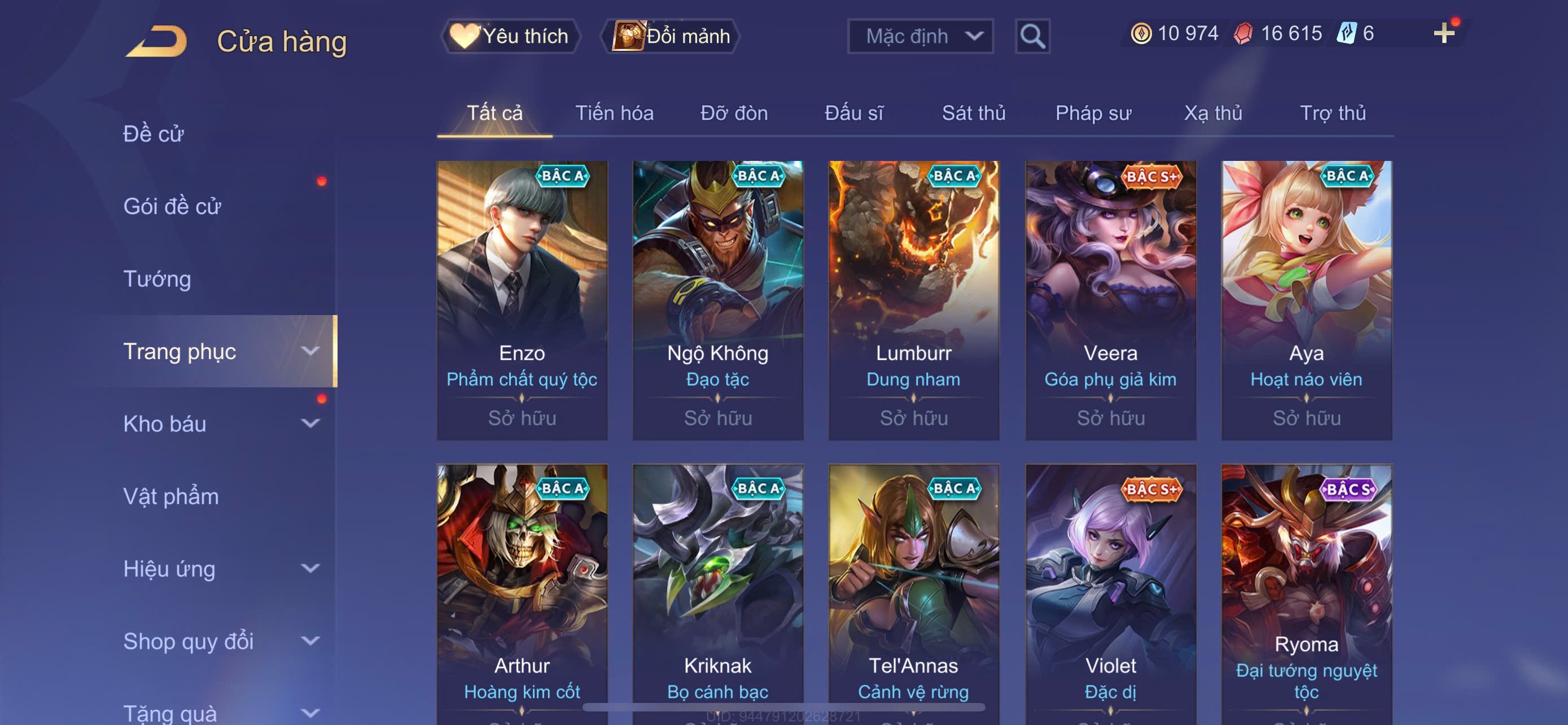
Task: Pick the Ryoma Đại tướng nguyệt tộc skin
Action: 1306,591
